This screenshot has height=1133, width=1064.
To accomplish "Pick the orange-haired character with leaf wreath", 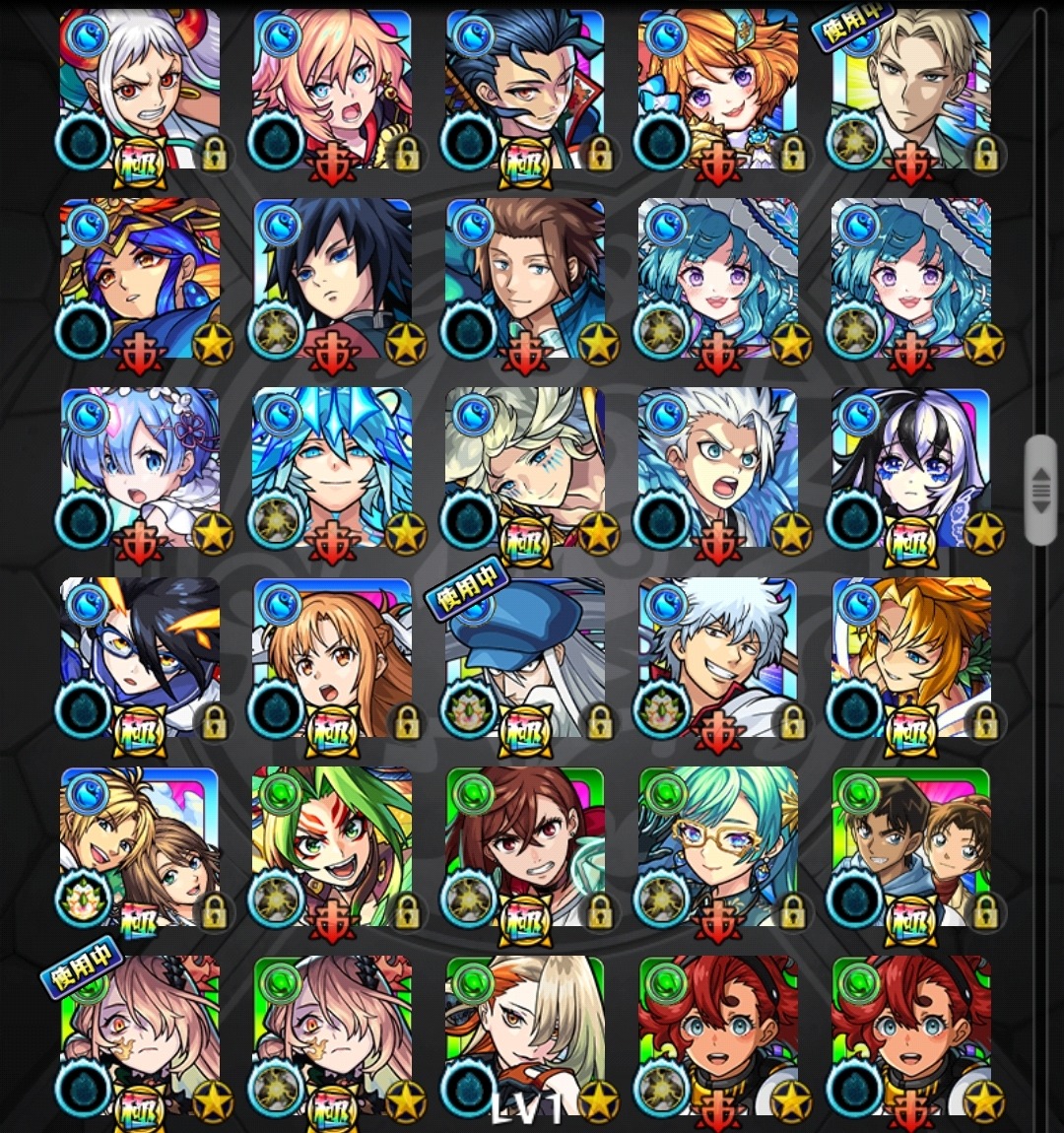I will tap(912, 657).
